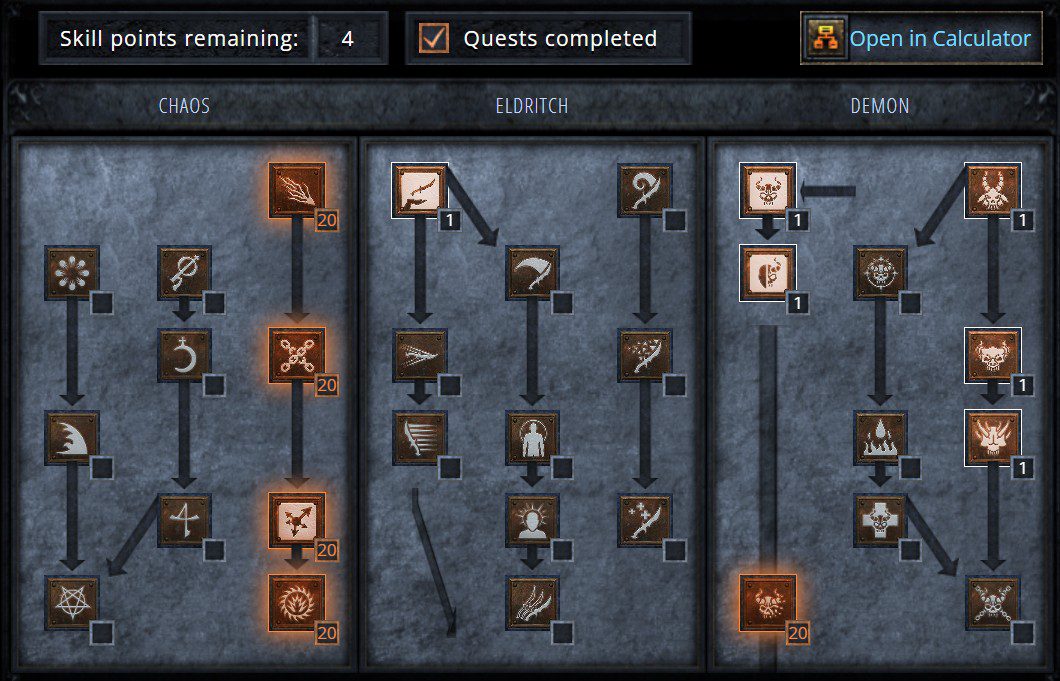This screenshot has width=1060, height=681.
Task: Pick the skull in targeting ring skill
Action: pos(880,273)
